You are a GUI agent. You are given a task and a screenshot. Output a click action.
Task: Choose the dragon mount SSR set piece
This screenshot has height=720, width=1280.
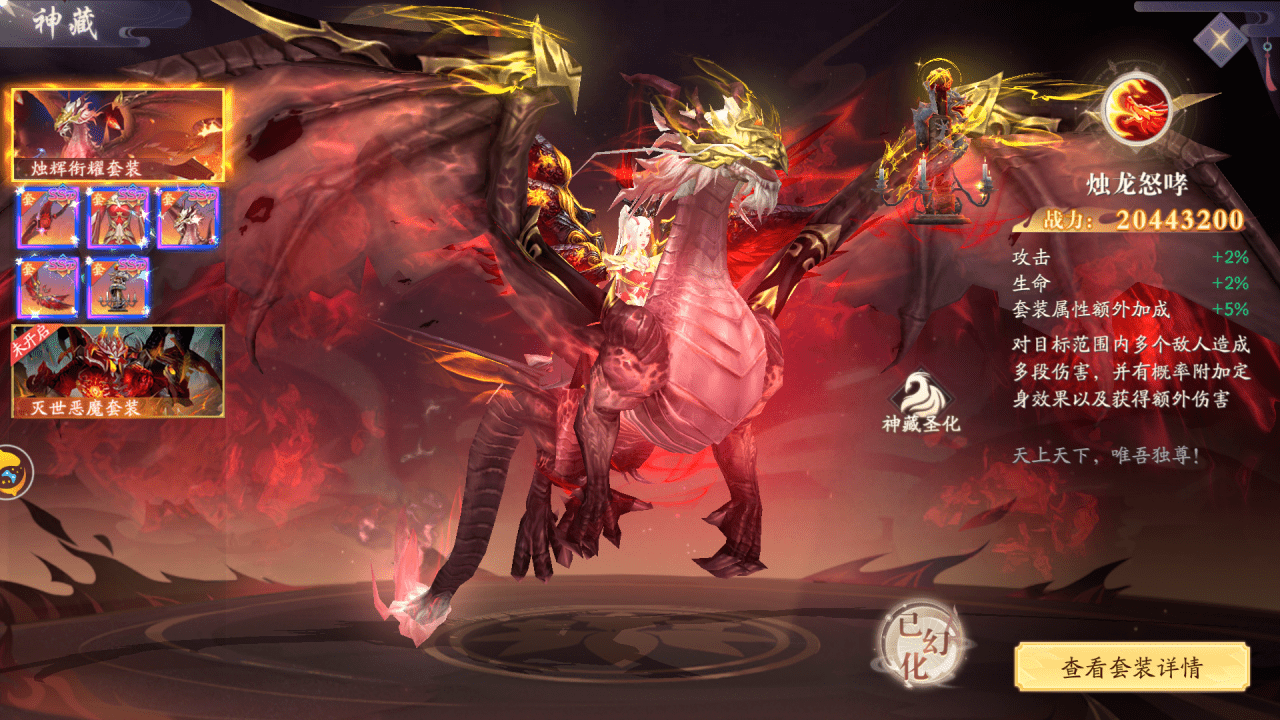point(188,218)
